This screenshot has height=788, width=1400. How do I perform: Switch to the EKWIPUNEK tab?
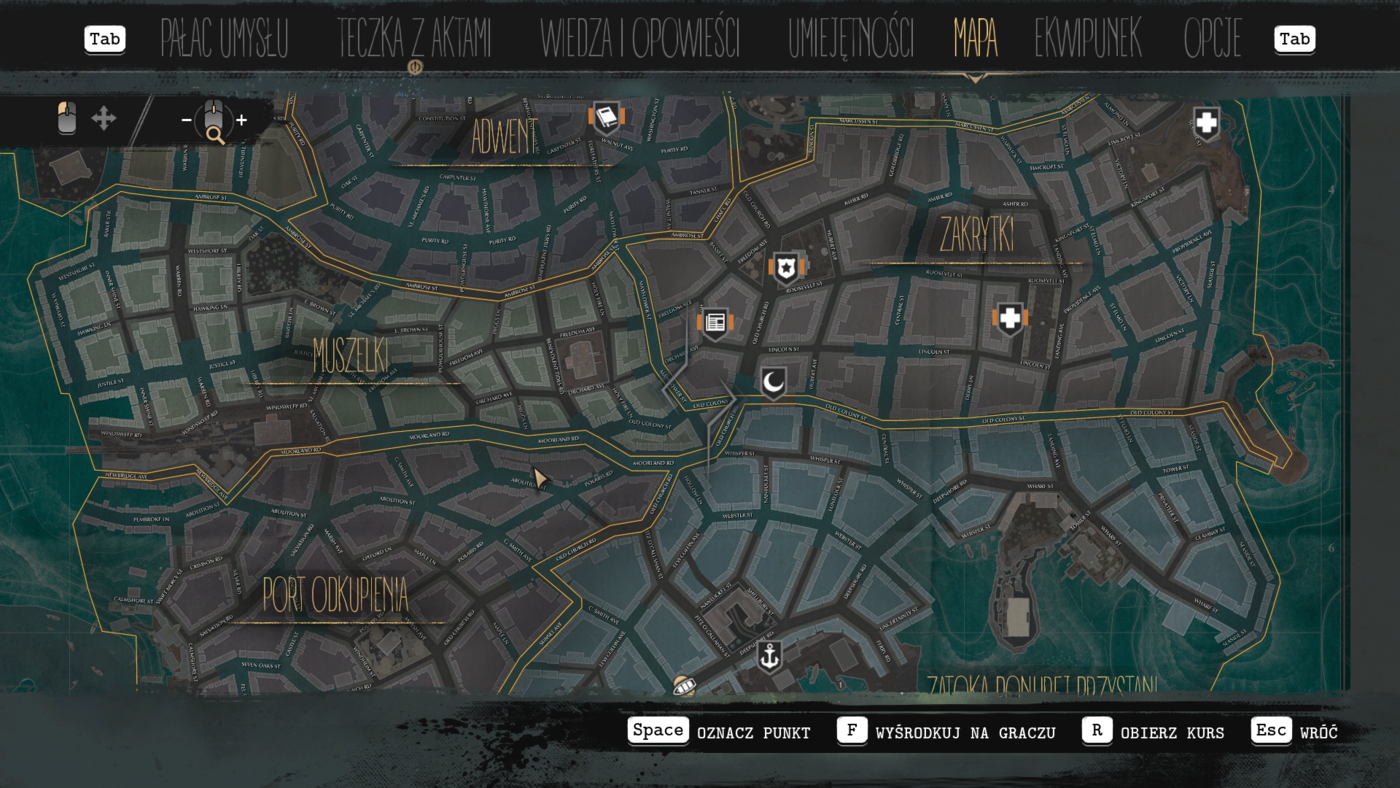(1088, 38)
